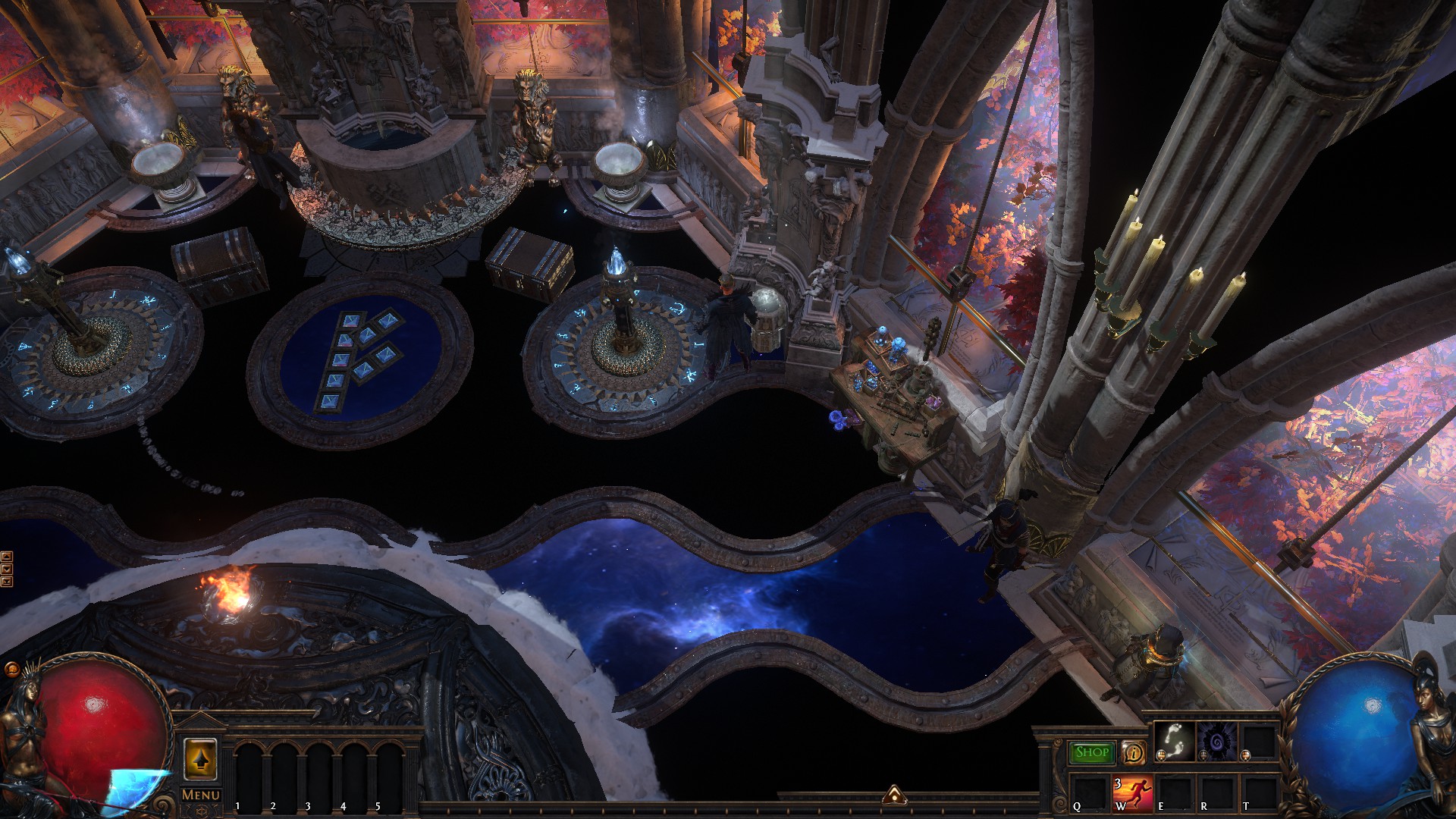The width and height of the screenshot is (1456, 819).
Task: Select the footprints move skill slot
Action: point(1172,740)
